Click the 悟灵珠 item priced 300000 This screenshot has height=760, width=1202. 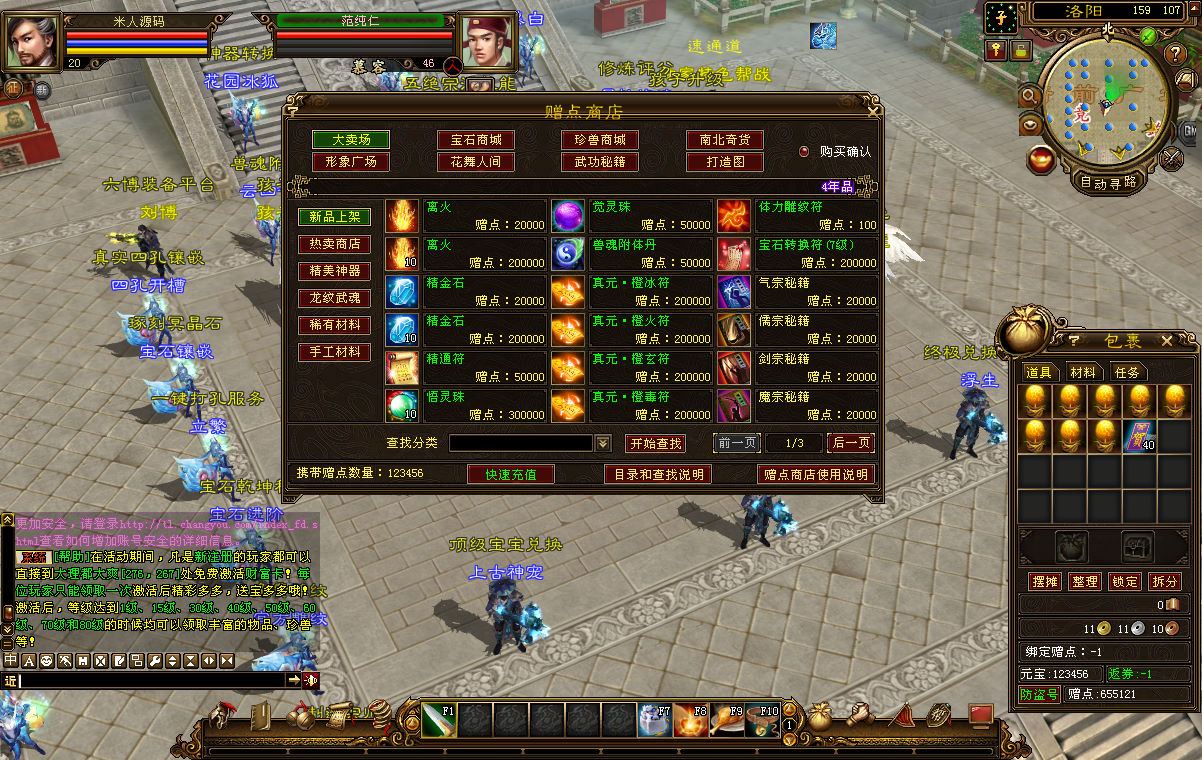(466, 405)
